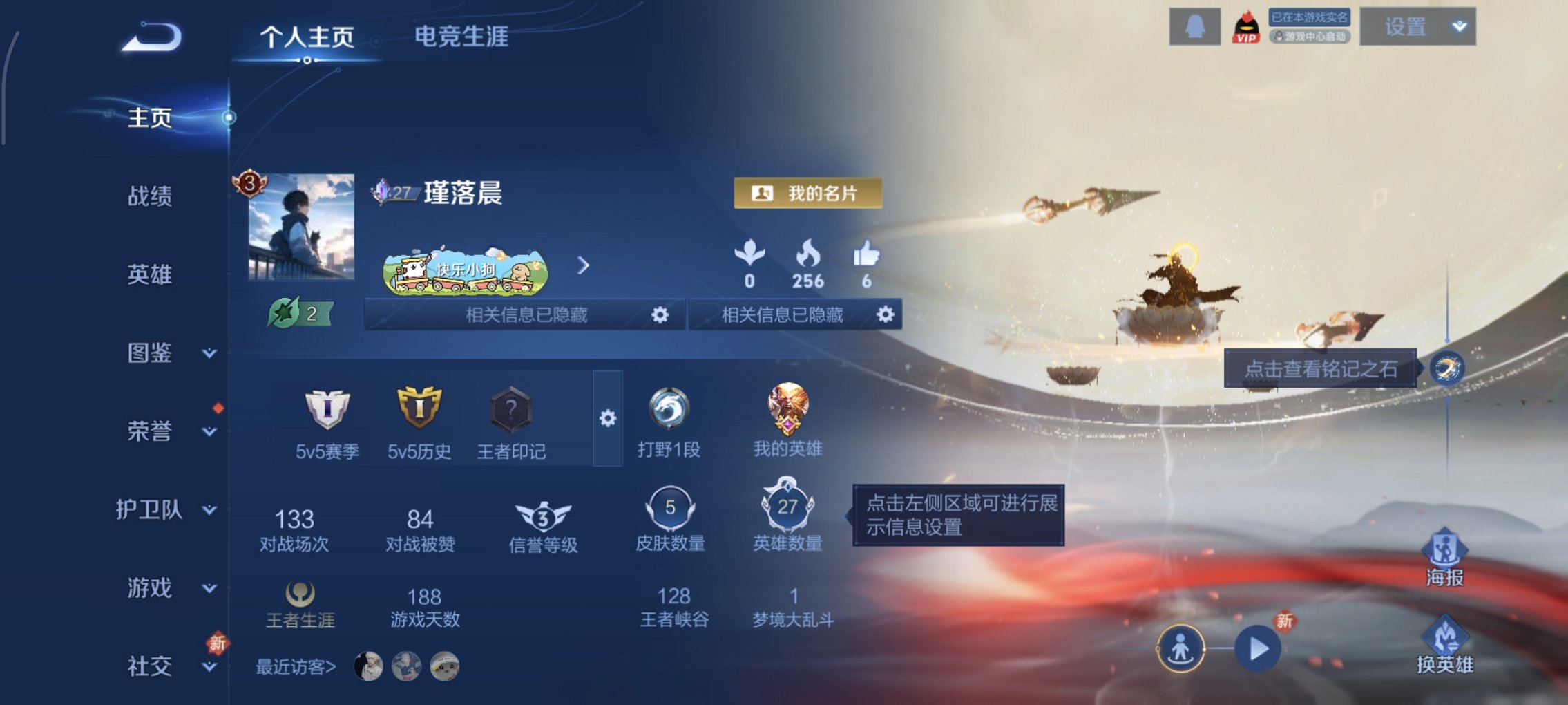Image resolution: width=1568 pixels, height=705 pixels.
Task: Select 战绩 in the left sidebar
Action: tap(149, 198)
